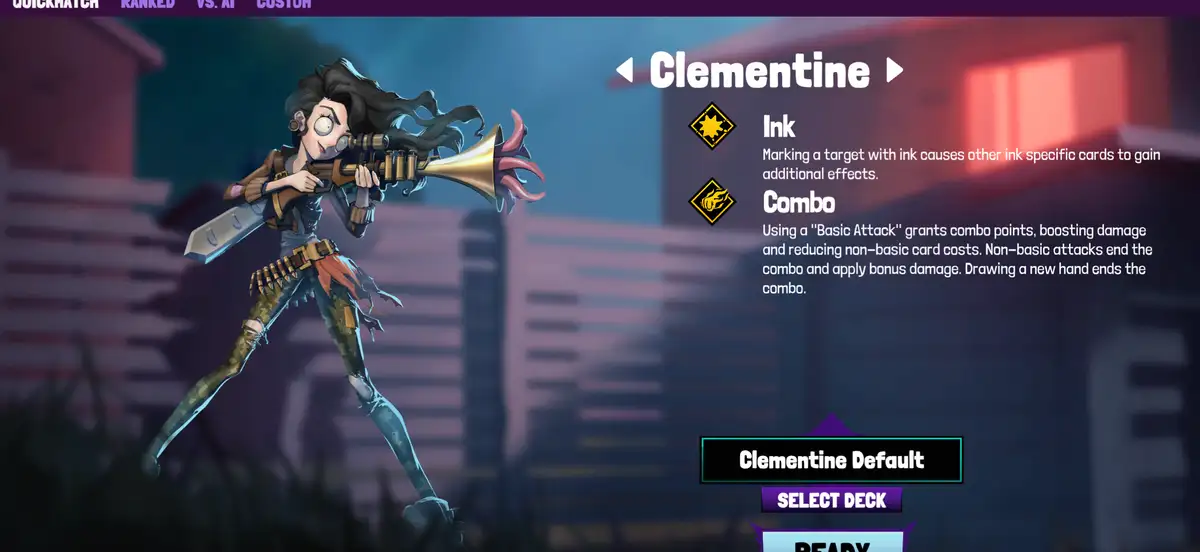
Task: Show the next character with the right arrow
Action: point(895,70)
